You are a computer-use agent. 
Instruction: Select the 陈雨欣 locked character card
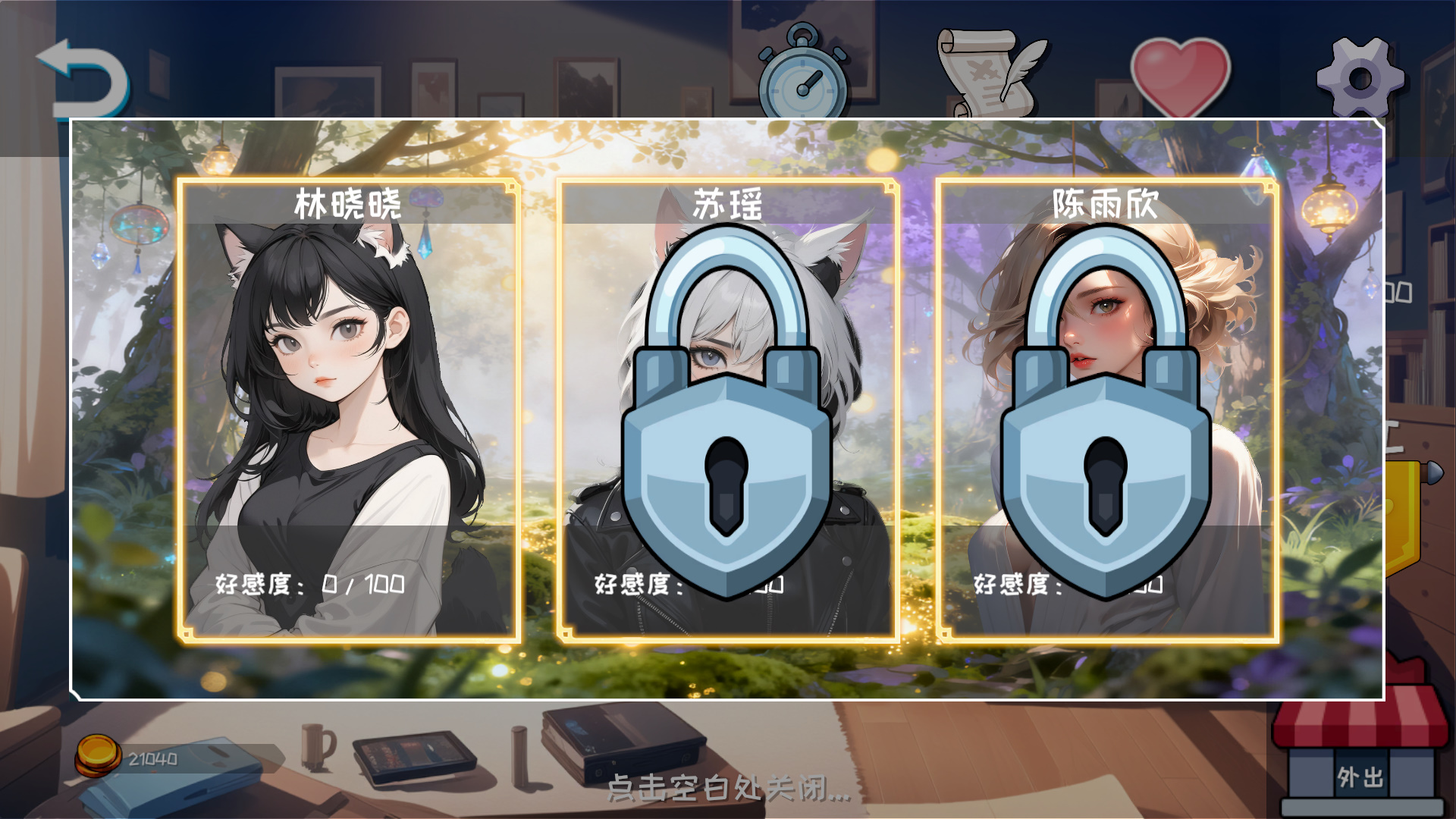1107,409
